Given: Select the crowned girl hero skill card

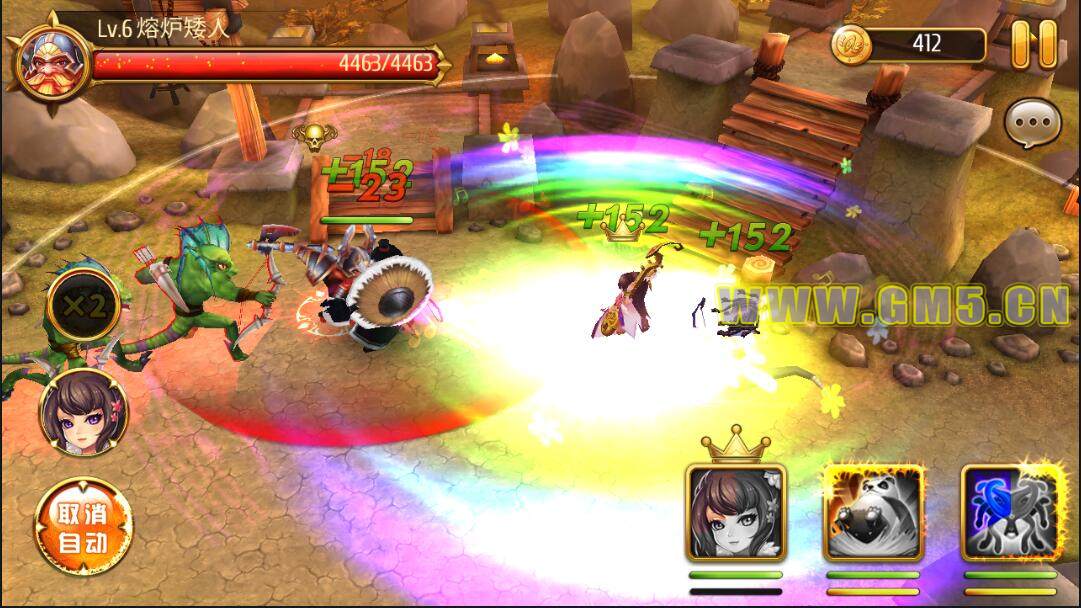Looking at the screenshot, I should (736, 511).
